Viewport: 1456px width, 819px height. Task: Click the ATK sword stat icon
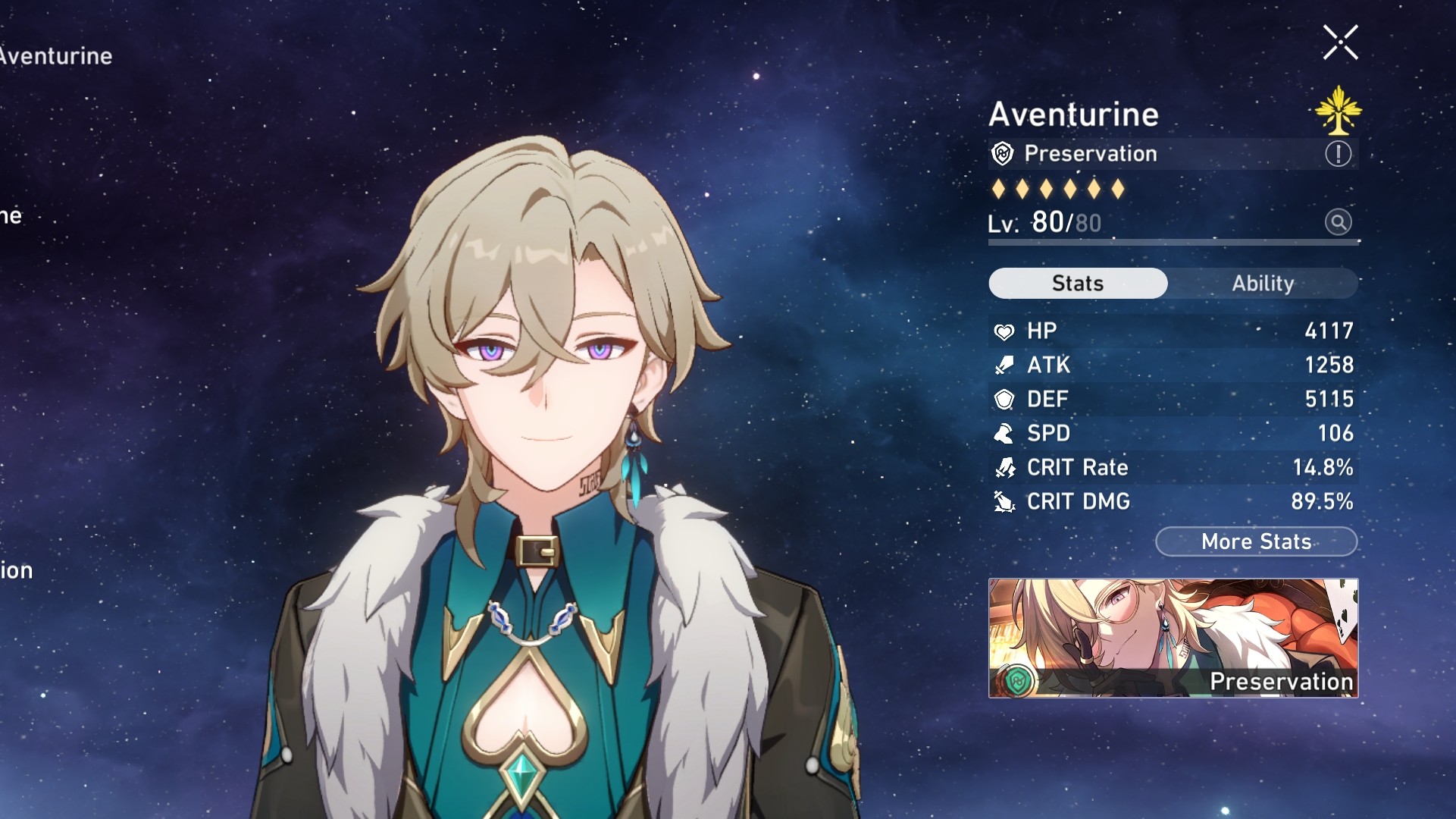(1004, 365)
